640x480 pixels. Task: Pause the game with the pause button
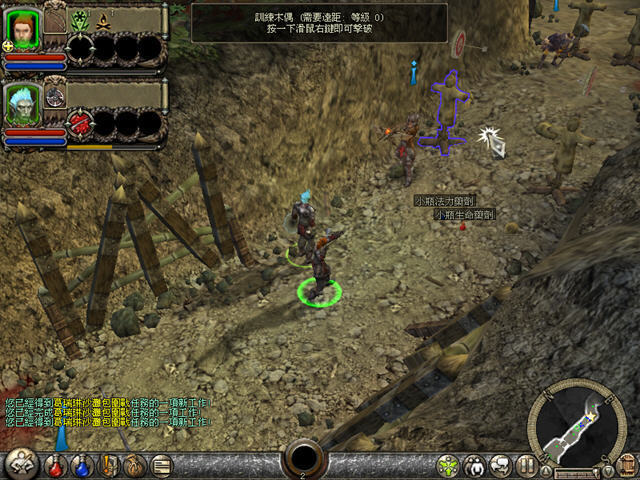click(527, 465)
